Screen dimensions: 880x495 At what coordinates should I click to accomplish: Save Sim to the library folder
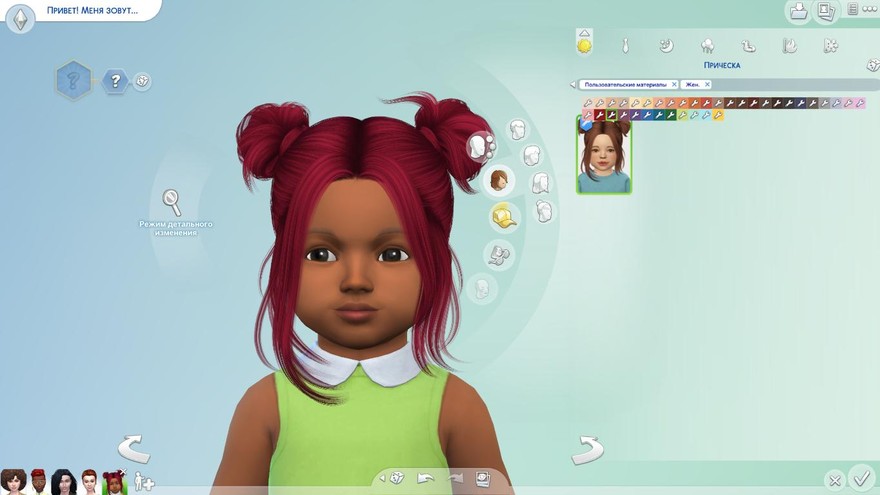point(798,11)
